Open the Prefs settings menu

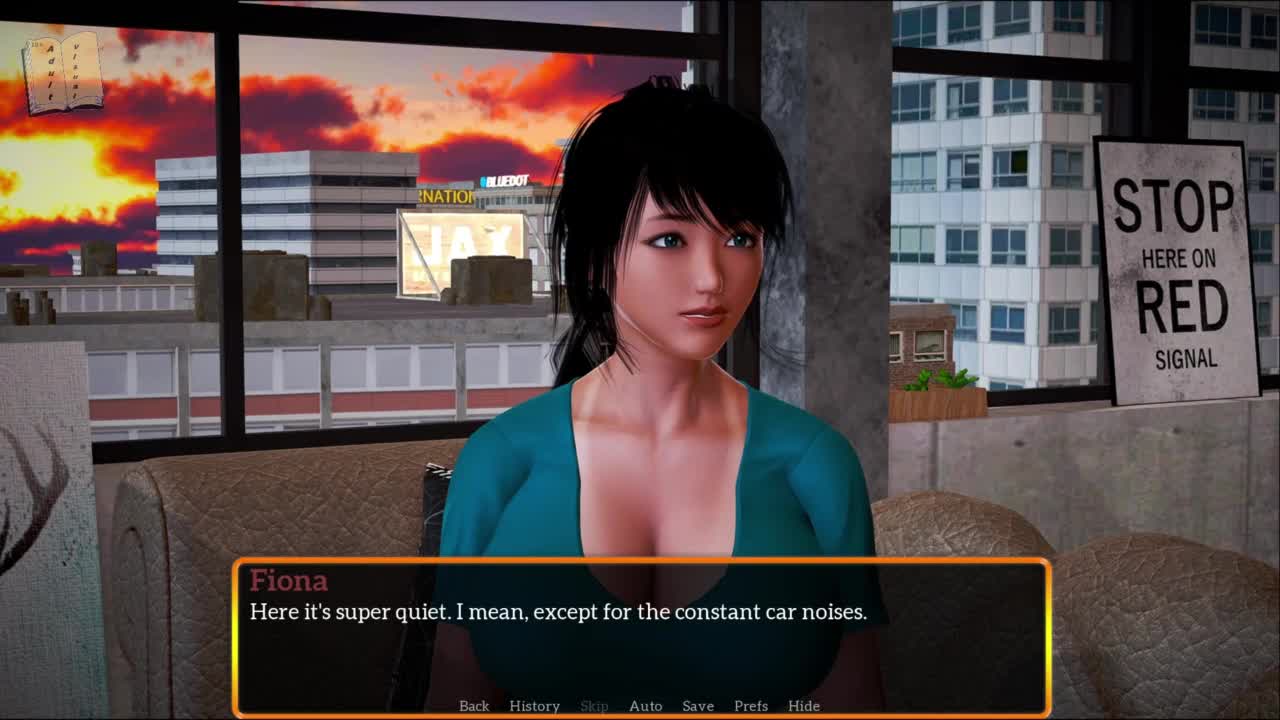751,706
